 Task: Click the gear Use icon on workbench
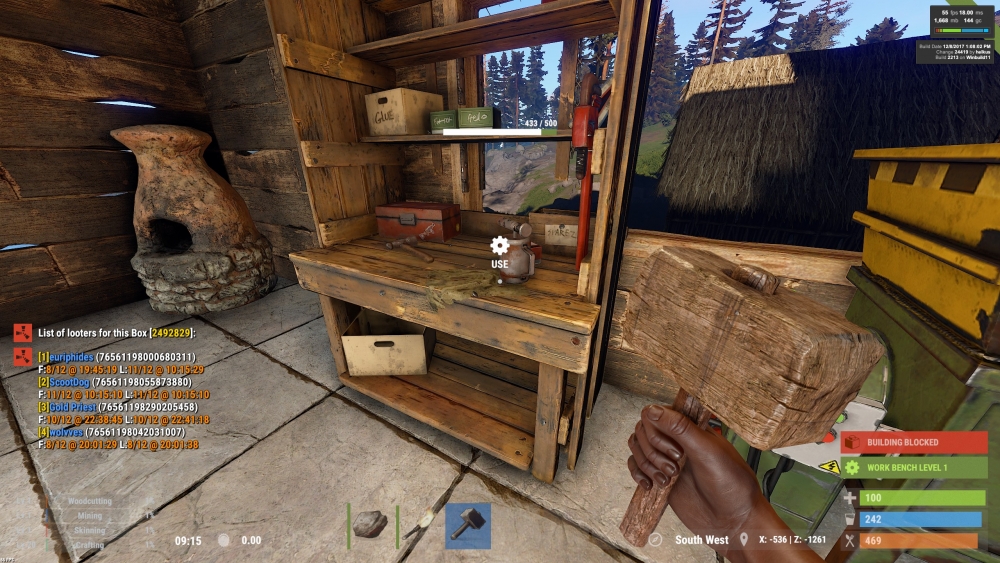pyautogui.click(x=500, y=246)
